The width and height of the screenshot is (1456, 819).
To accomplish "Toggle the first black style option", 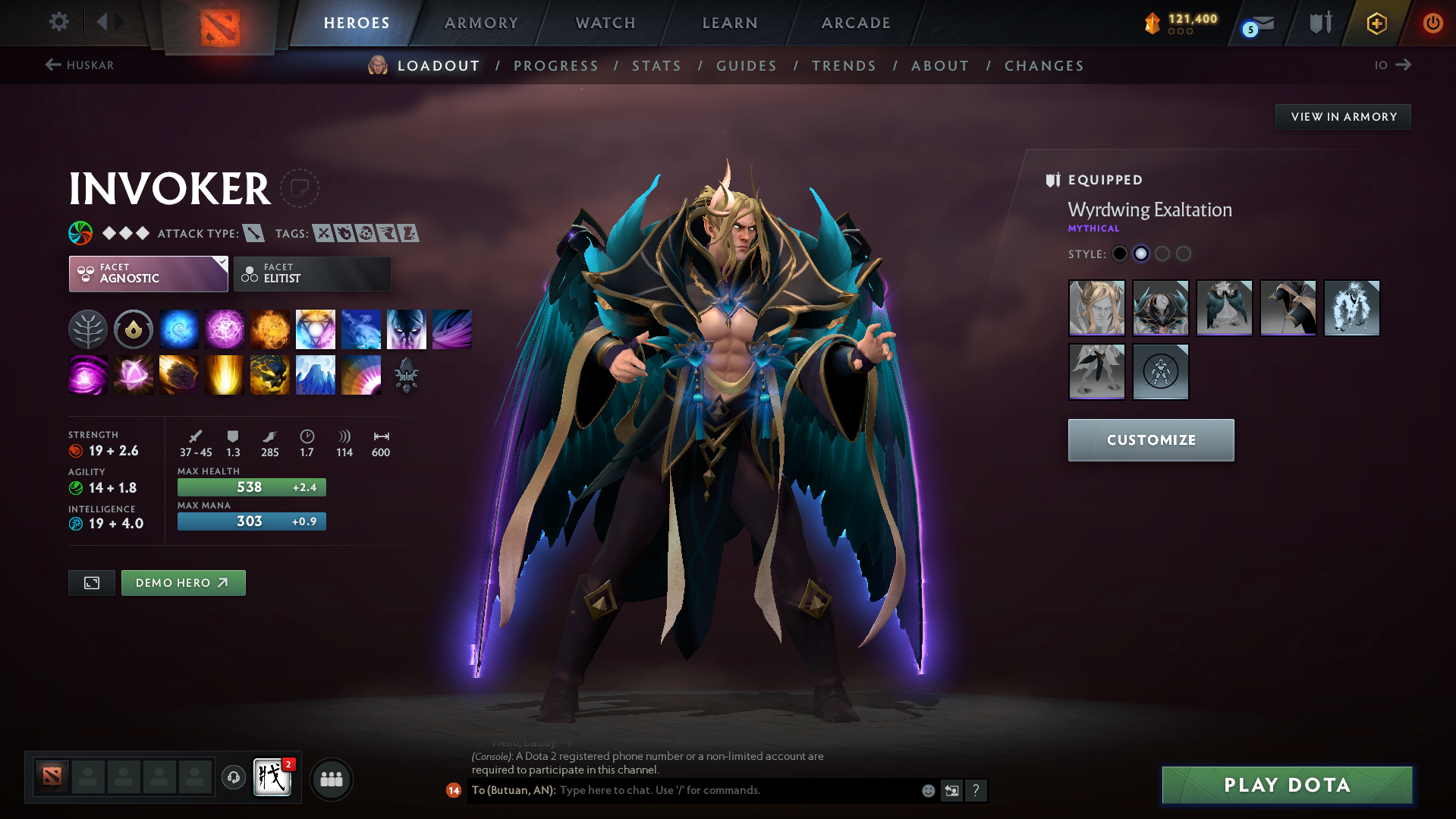I will point(1120,254).
